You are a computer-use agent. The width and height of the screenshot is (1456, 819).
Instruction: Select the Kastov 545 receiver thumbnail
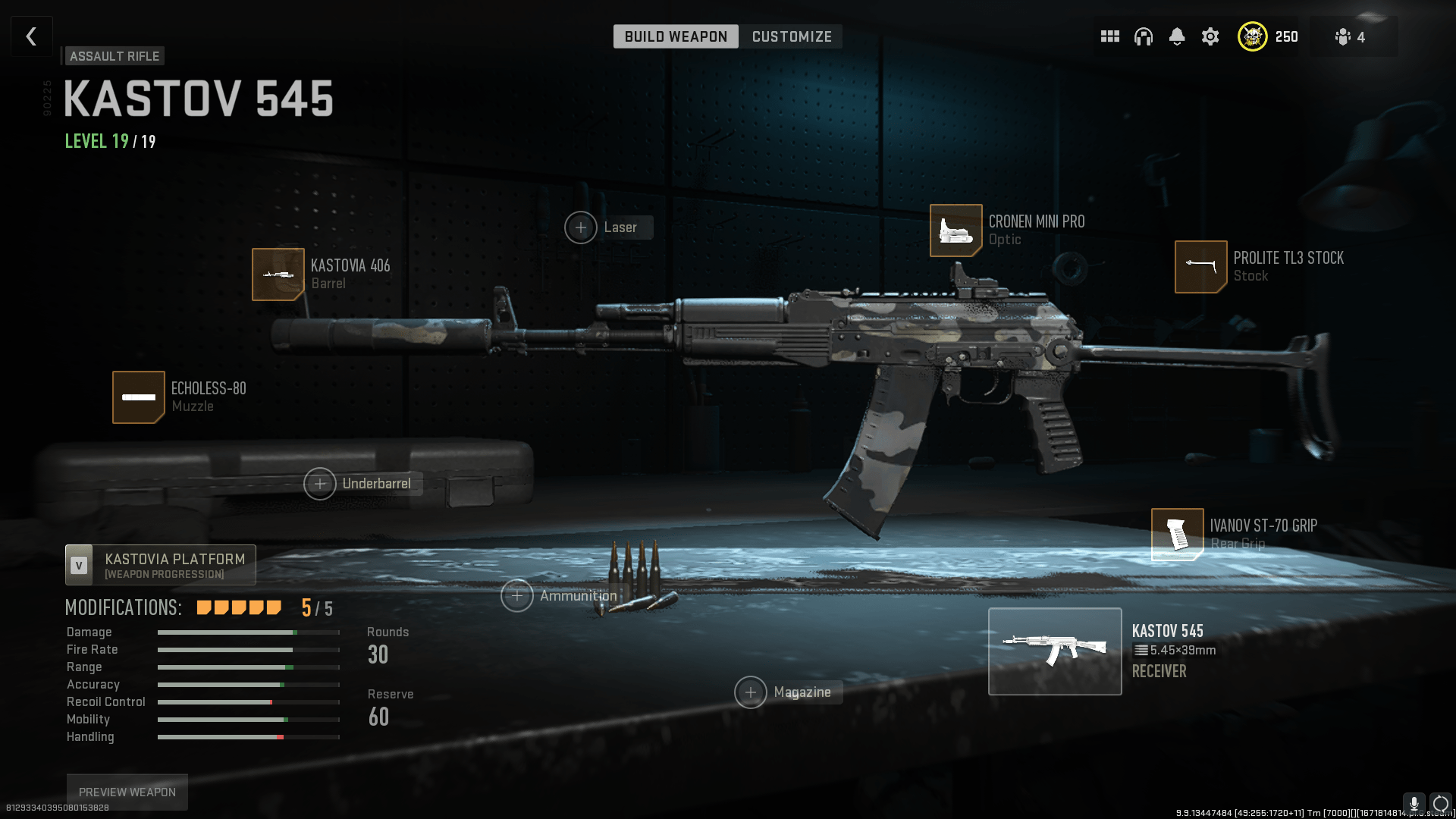click(1055, 651)
